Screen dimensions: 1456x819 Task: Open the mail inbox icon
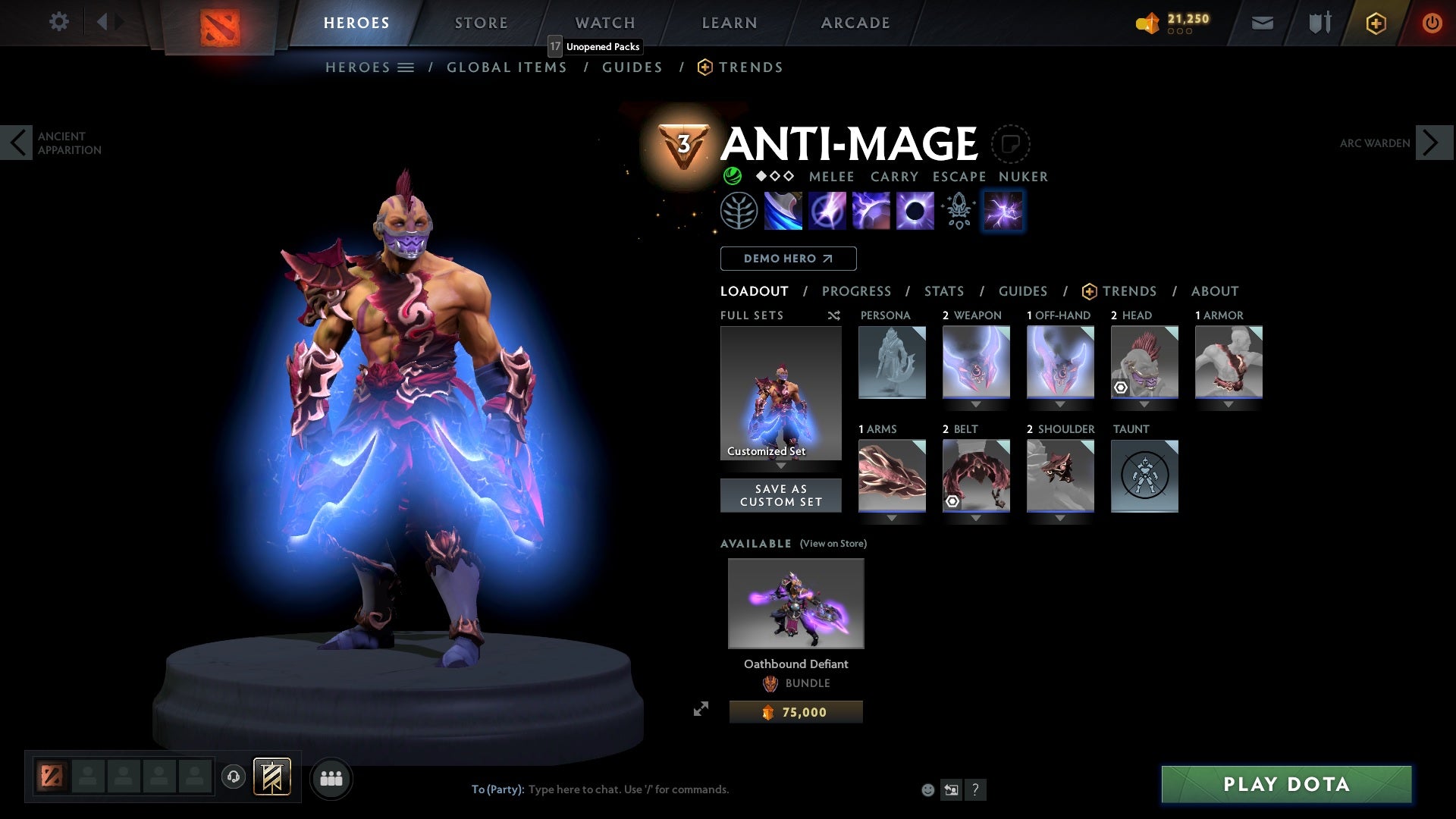click(1262, 22)
